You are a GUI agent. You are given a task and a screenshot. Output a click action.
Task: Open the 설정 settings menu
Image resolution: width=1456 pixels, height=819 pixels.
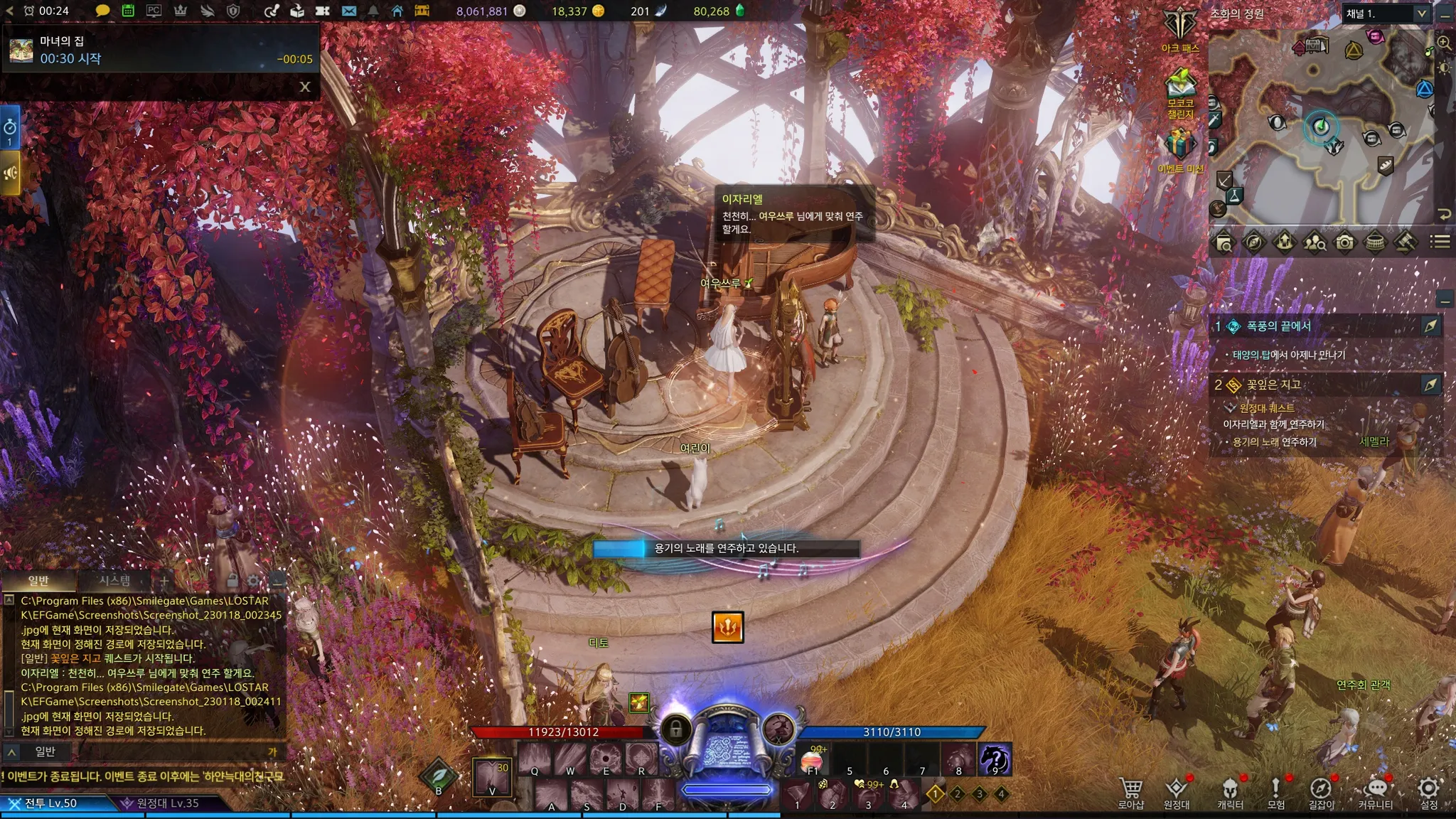coord(1428,791)
